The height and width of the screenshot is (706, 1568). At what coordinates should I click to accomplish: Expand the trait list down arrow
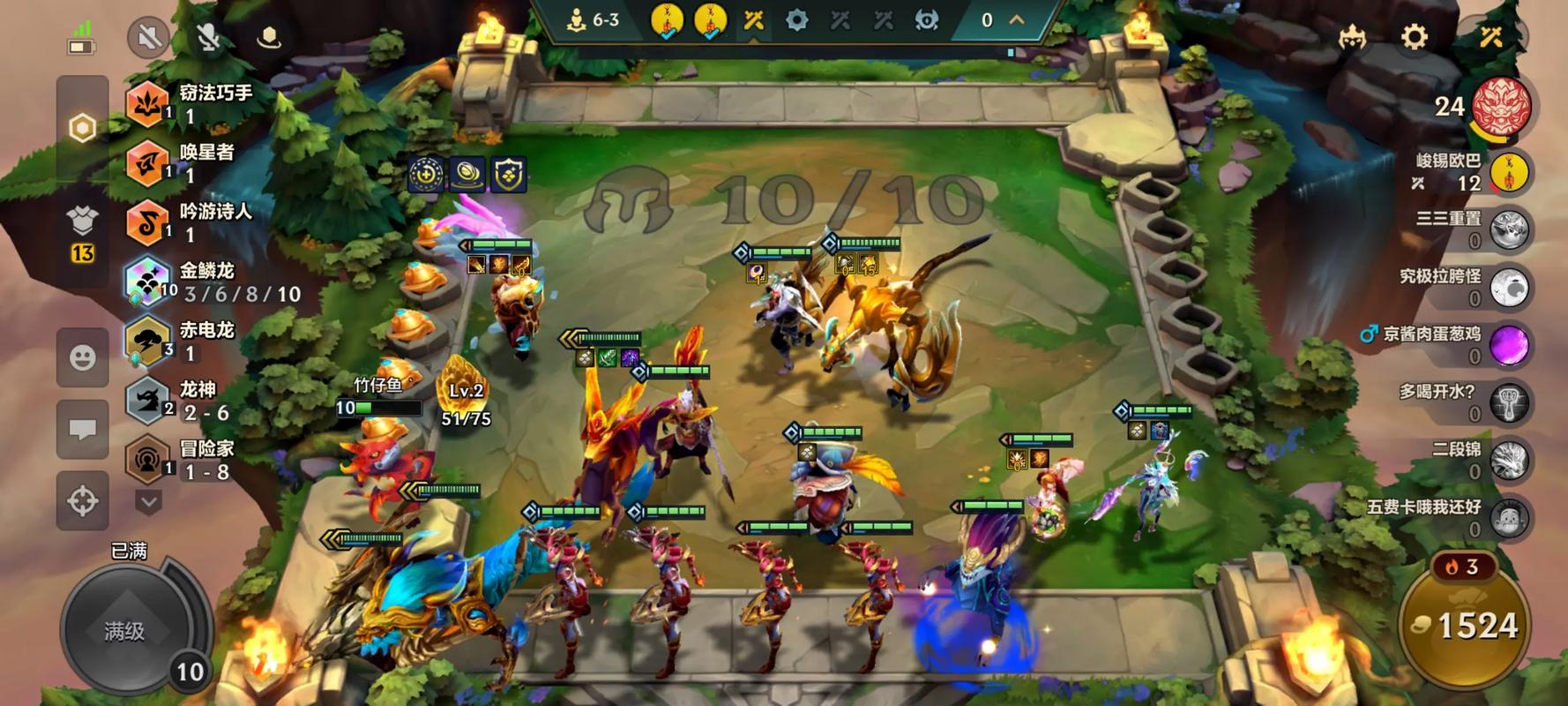click(148, 503)
